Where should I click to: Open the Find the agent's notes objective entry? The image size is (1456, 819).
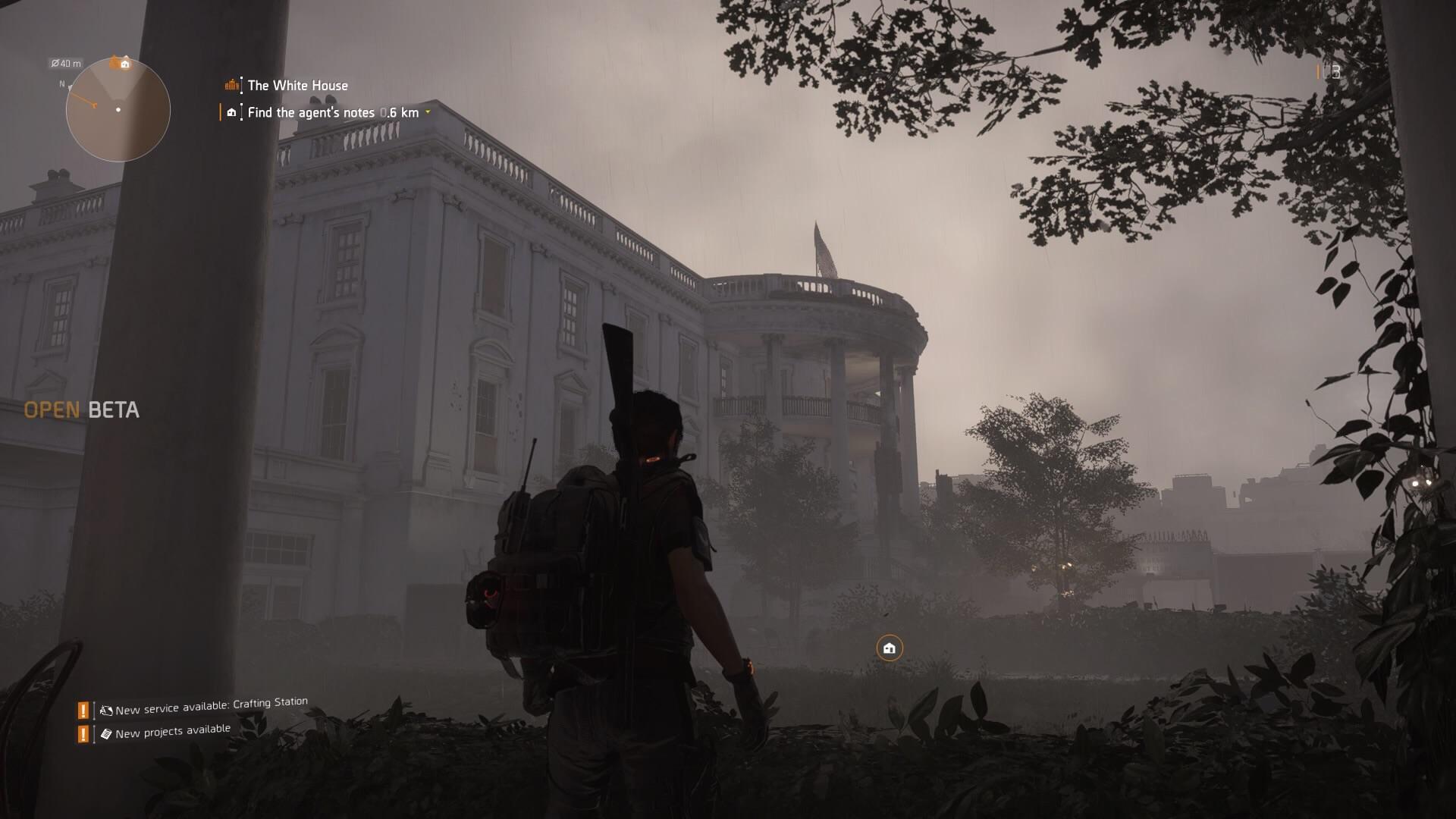(311, 112)
